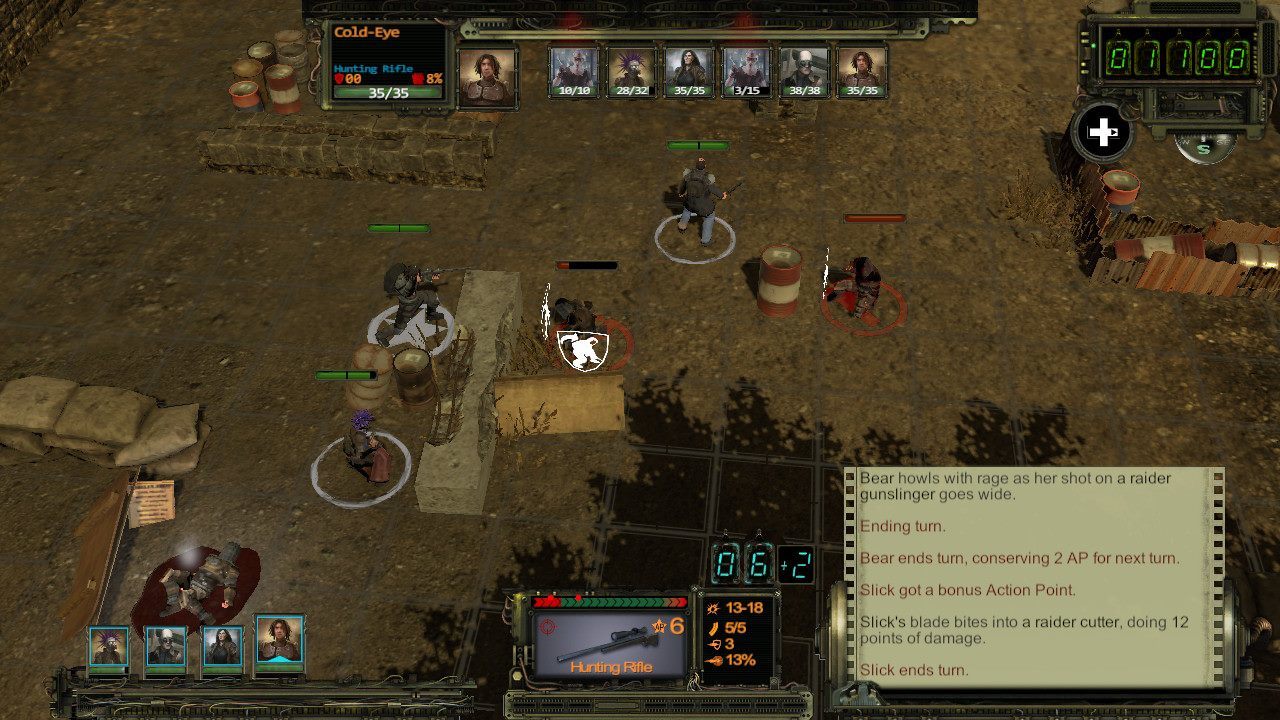The height and width of the screenshot is (720, 1280).
Task: Toggle the green indicator light on the digital counter
Action: point(1093,46)
